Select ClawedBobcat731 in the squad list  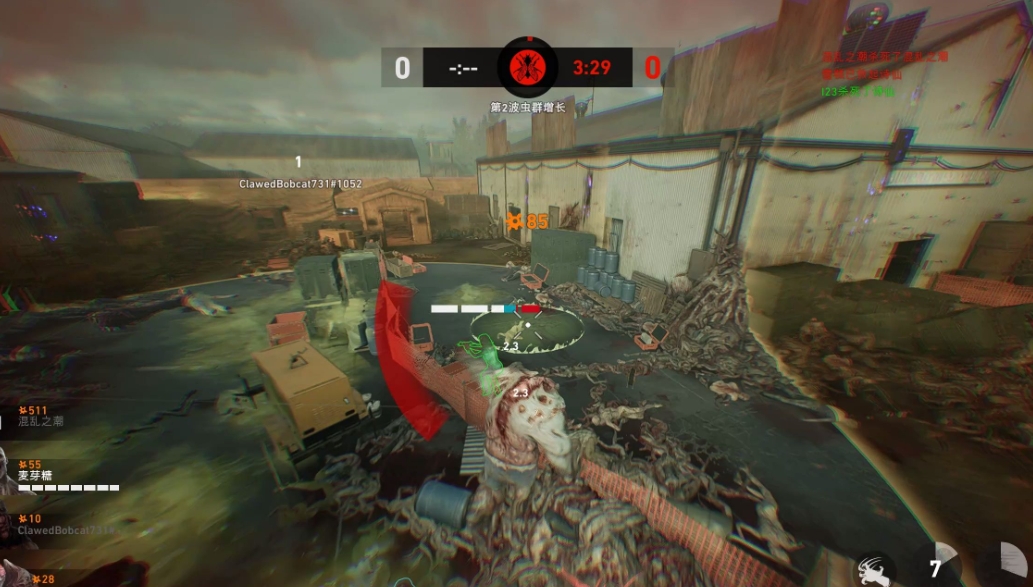pyautogui.click(x=63, y=530)
